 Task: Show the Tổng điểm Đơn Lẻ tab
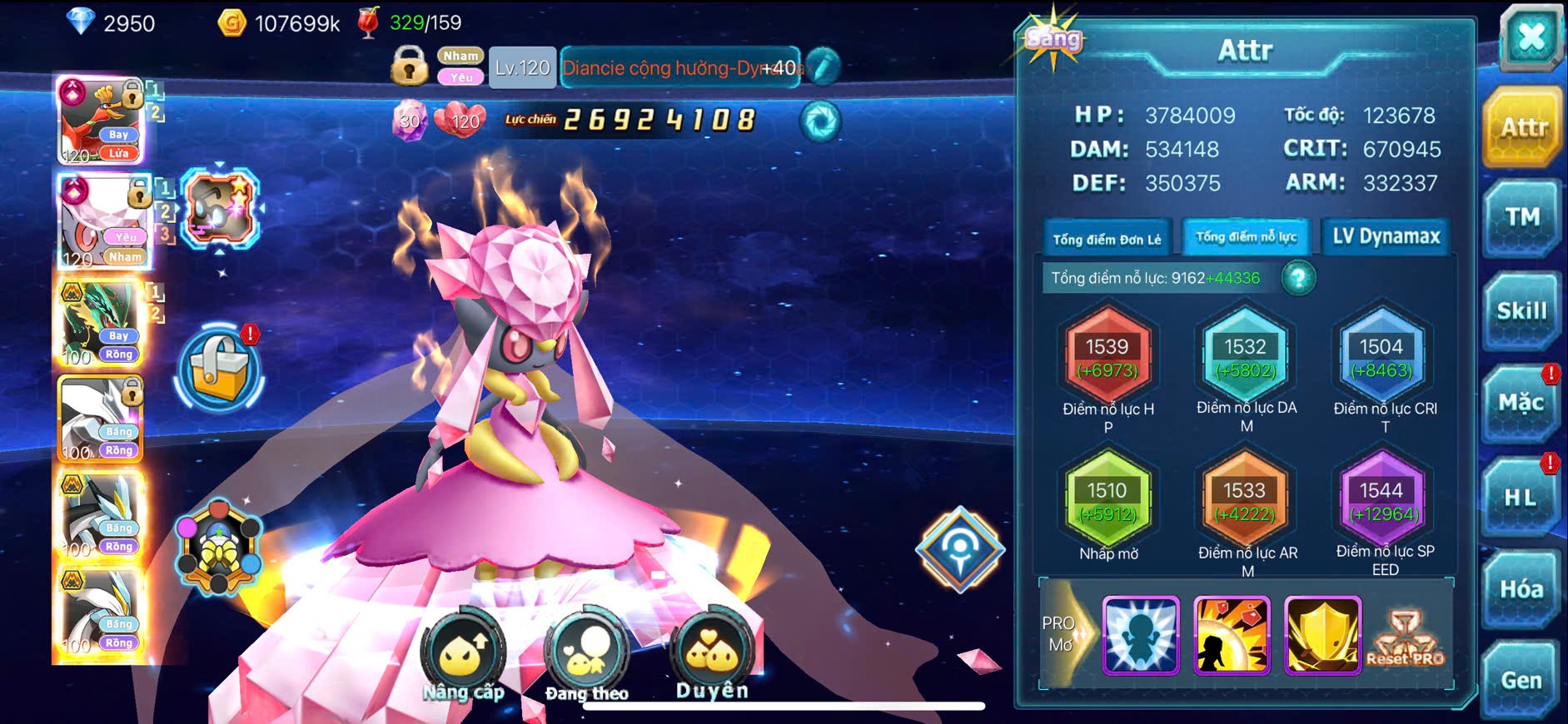pyautogui.click(x=1107, y=240)
